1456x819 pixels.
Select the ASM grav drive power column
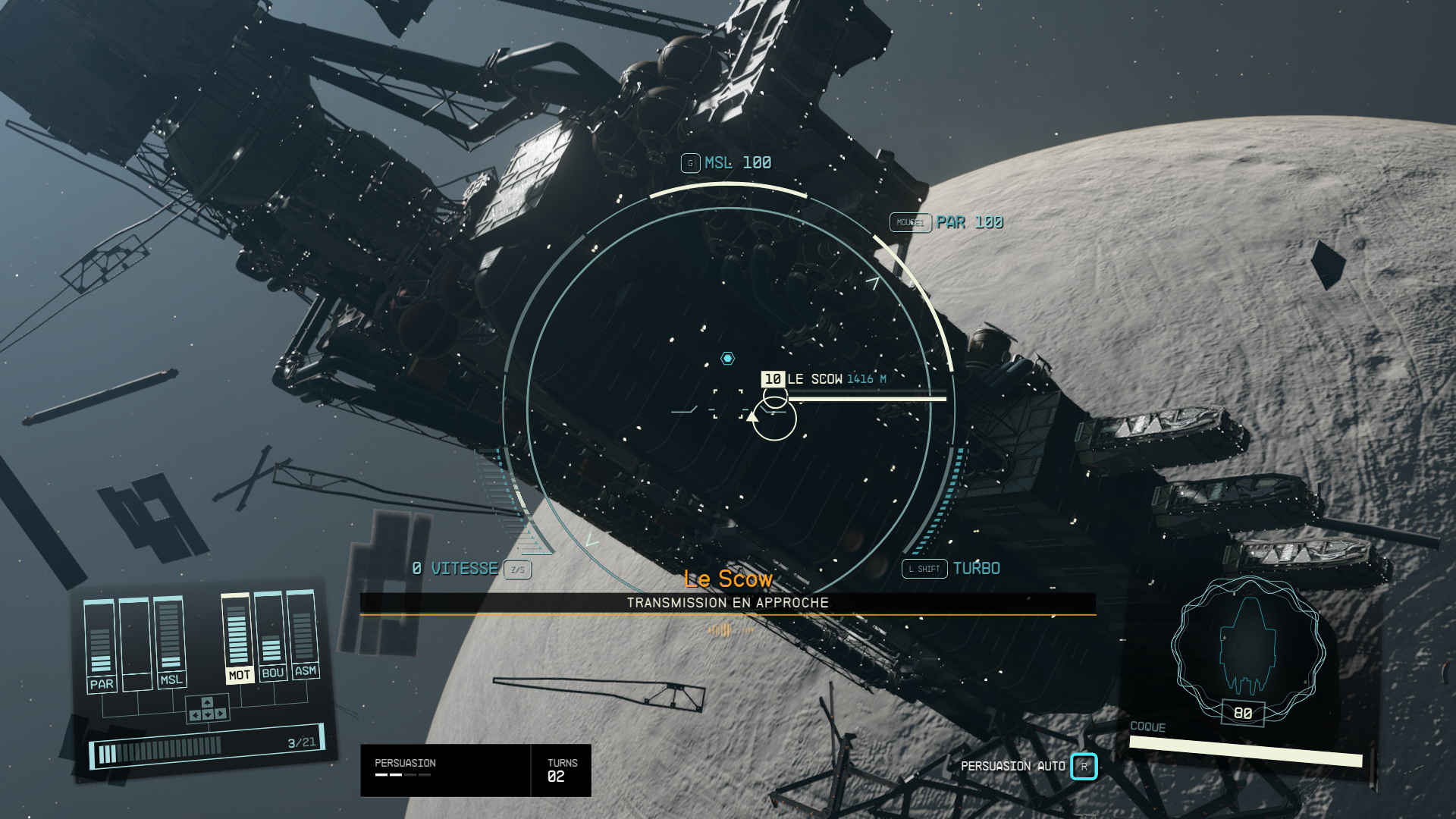(x=304, y=634)
